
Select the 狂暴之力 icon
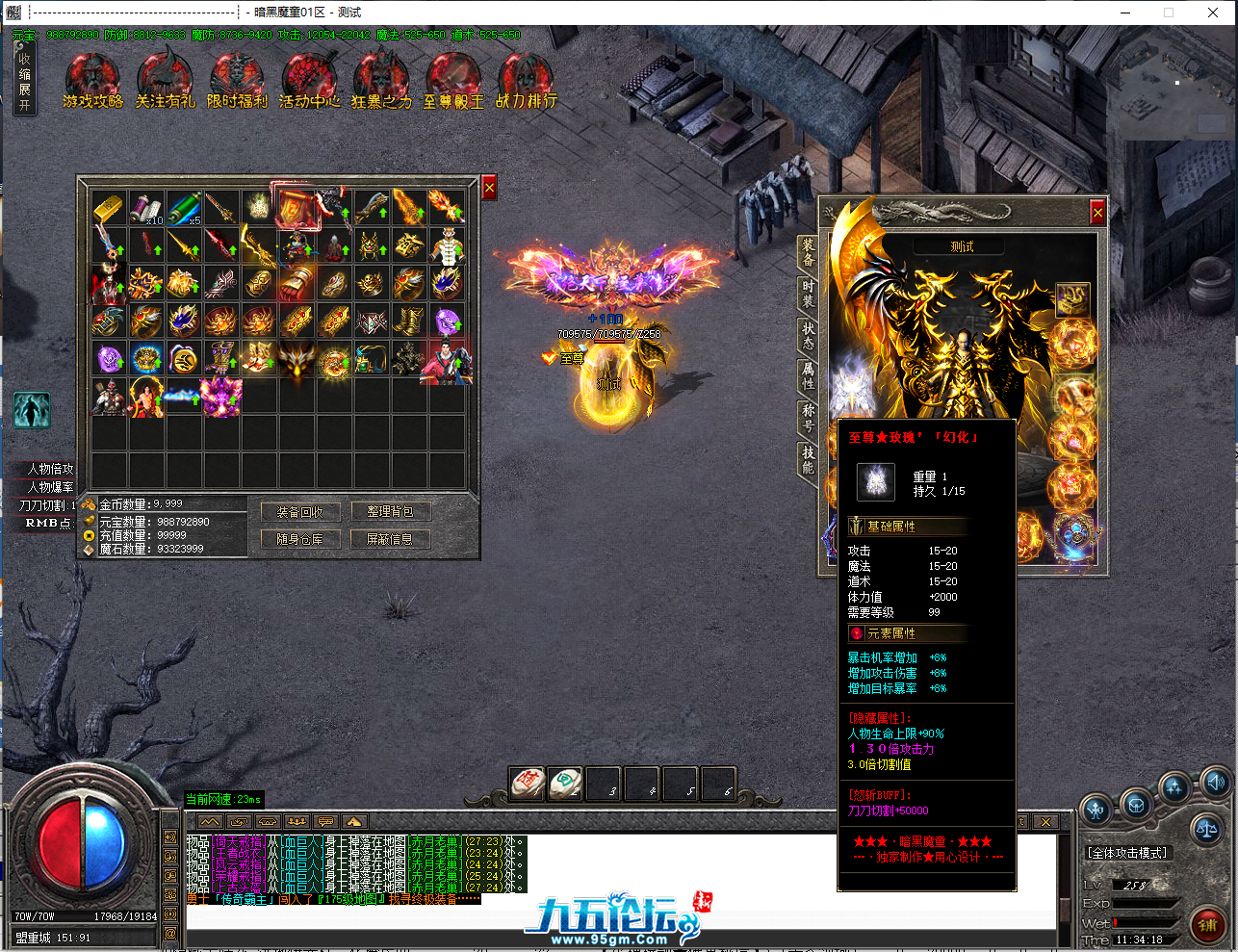(381, 81)
